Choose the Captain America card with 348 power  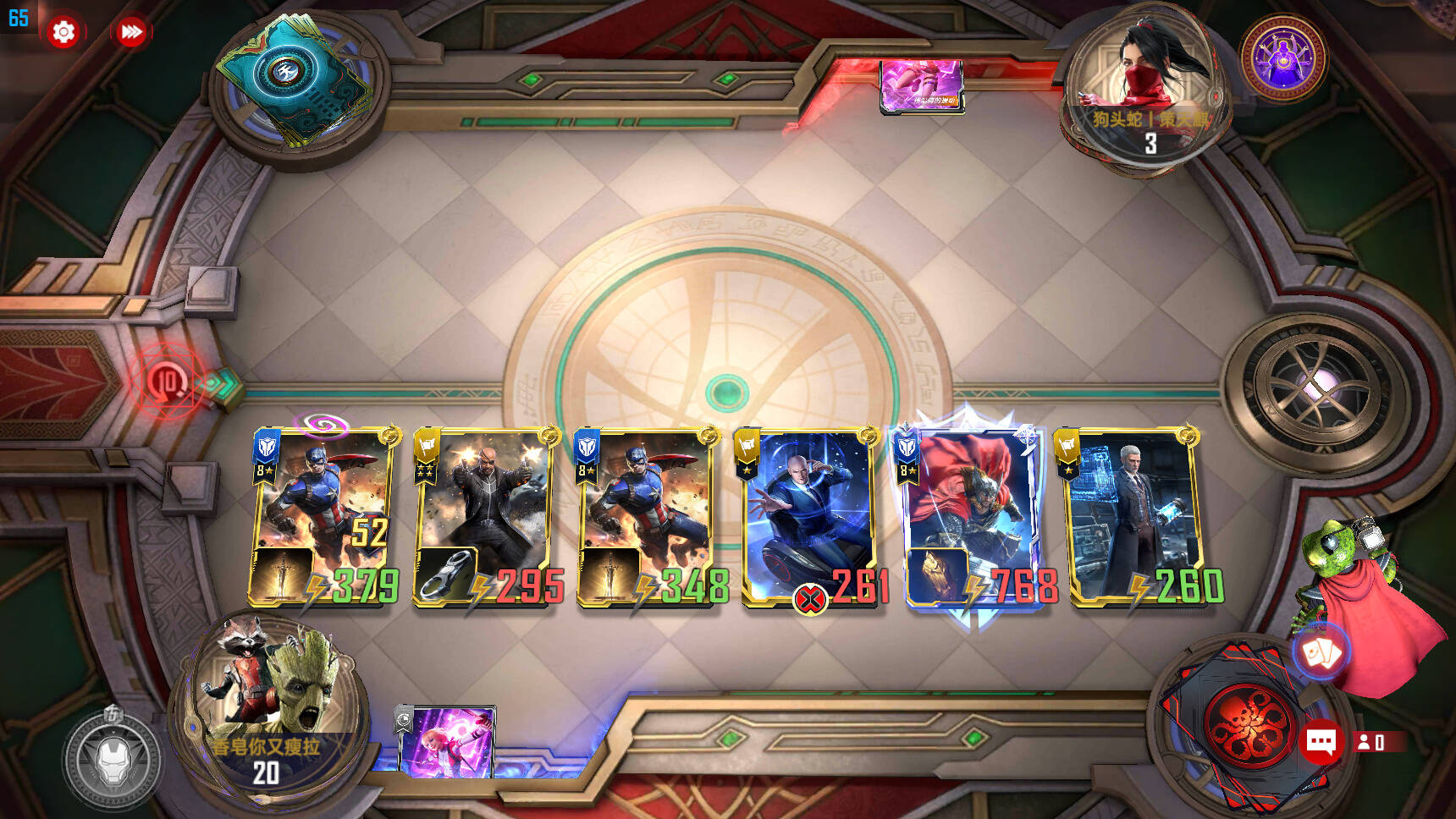click(x=648, y=518)
